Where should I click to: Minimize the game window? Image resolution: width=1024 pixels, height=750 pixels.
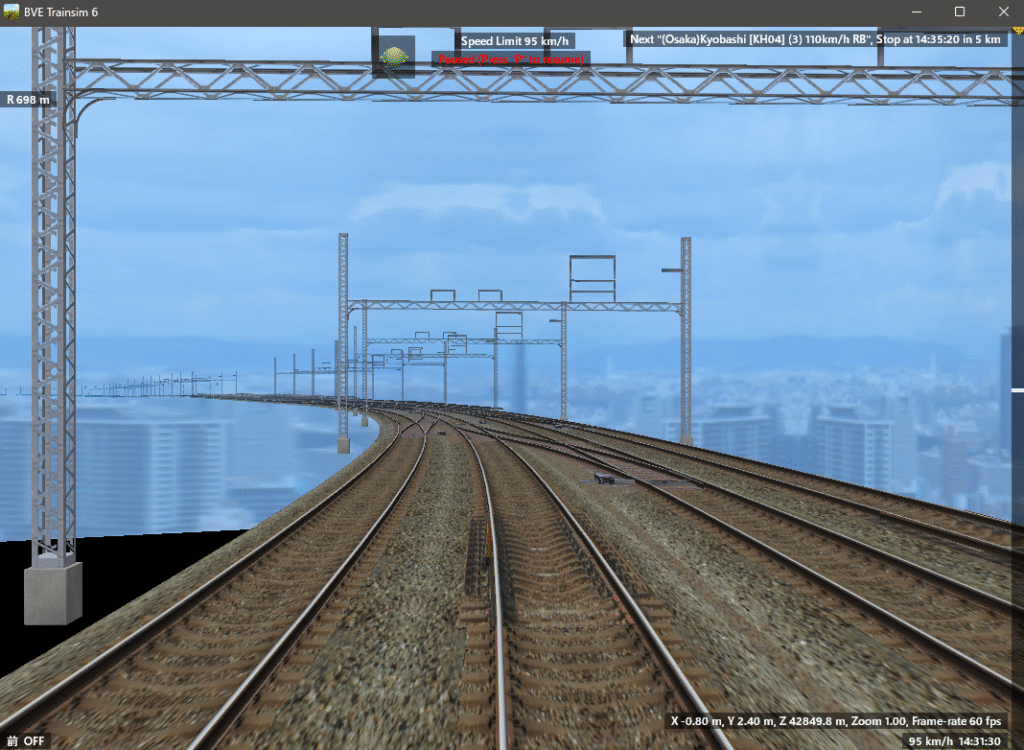(915, 12)
